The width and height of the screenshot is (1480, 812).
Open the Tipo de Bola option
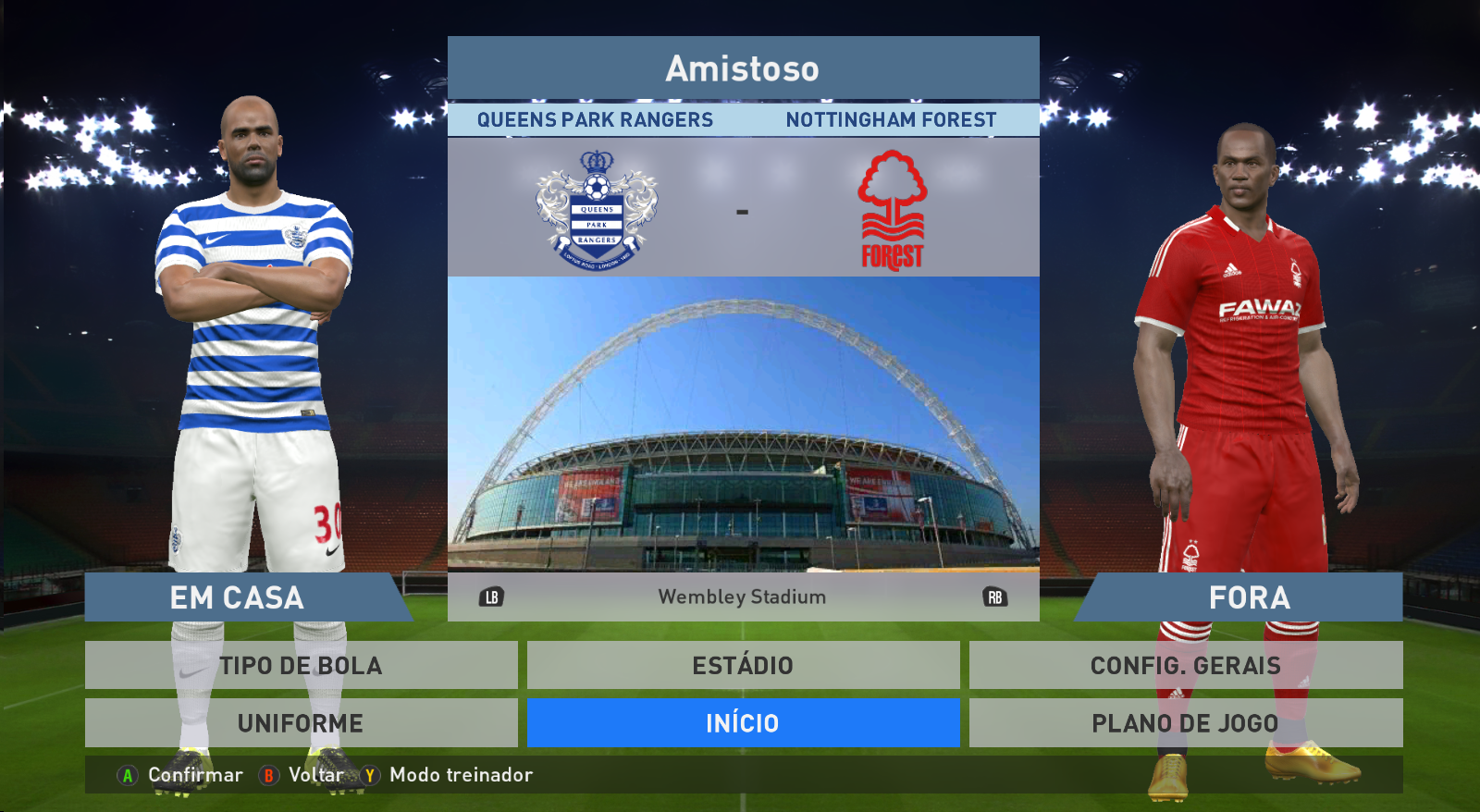[x=301, y=665]
